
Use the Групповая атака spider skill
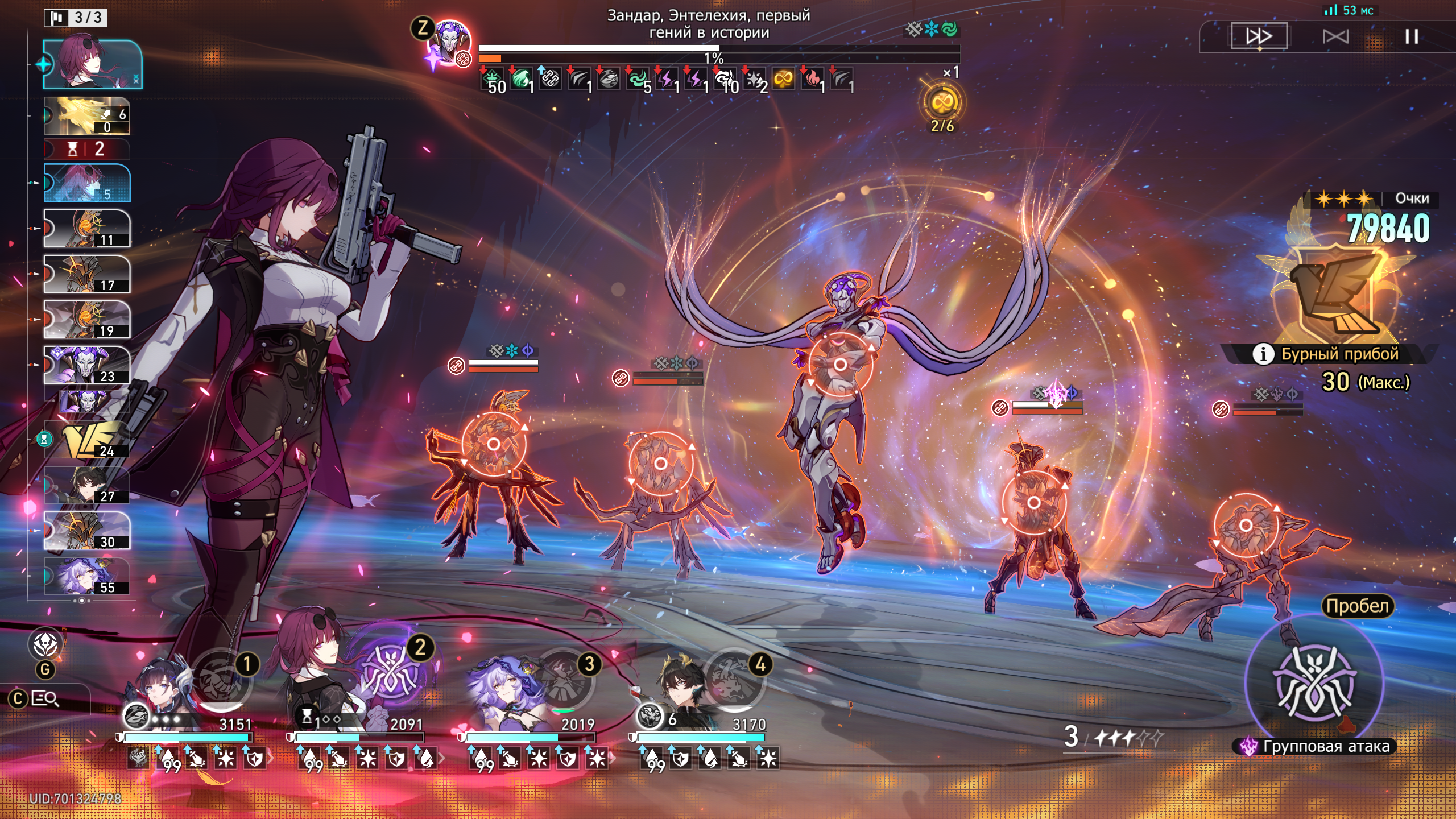pyautogui.click(x=1314, y=681)
